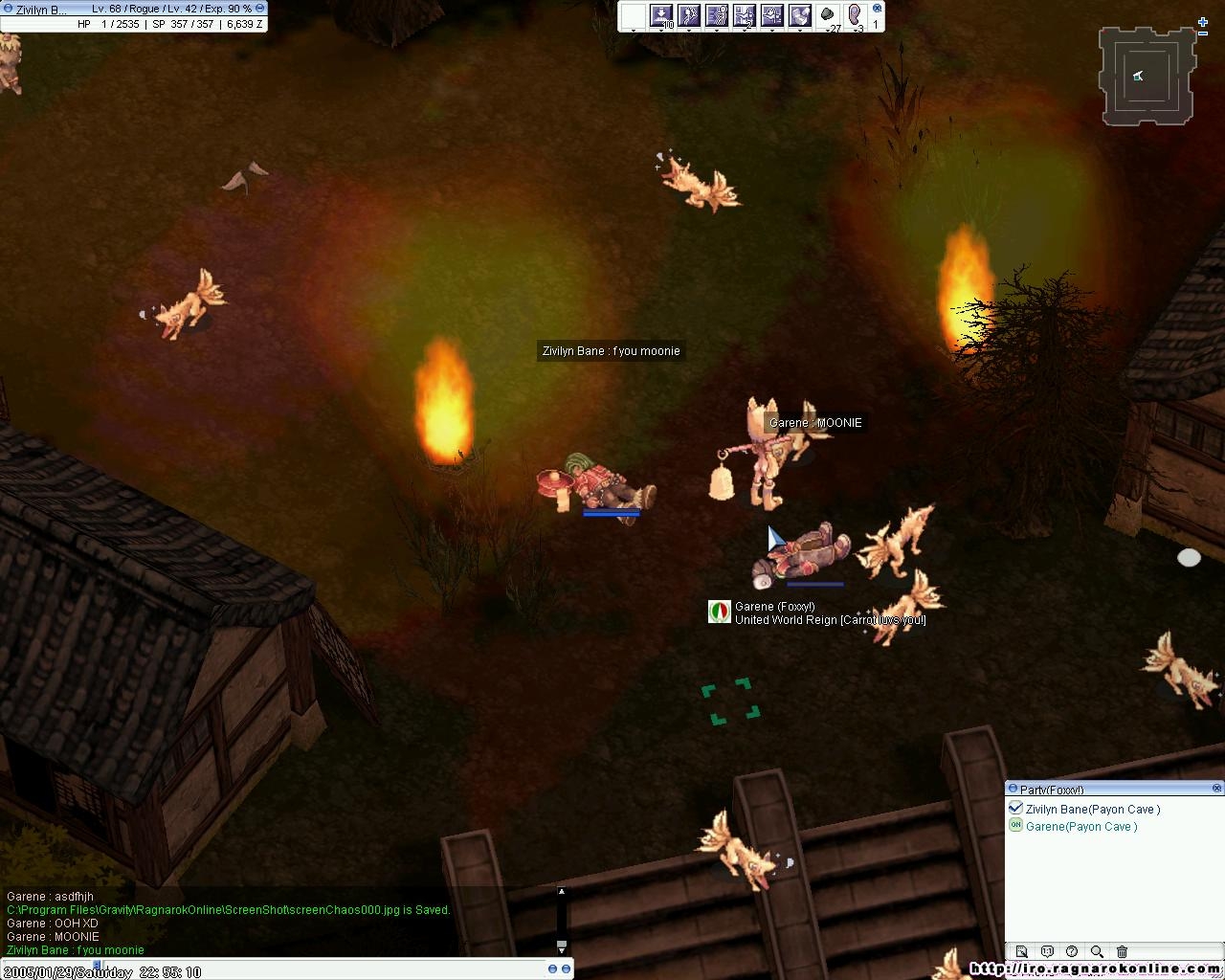Click the chat log scrollbar
Image resolution: width=1225 pixels, height=980 pixels.
562,919
